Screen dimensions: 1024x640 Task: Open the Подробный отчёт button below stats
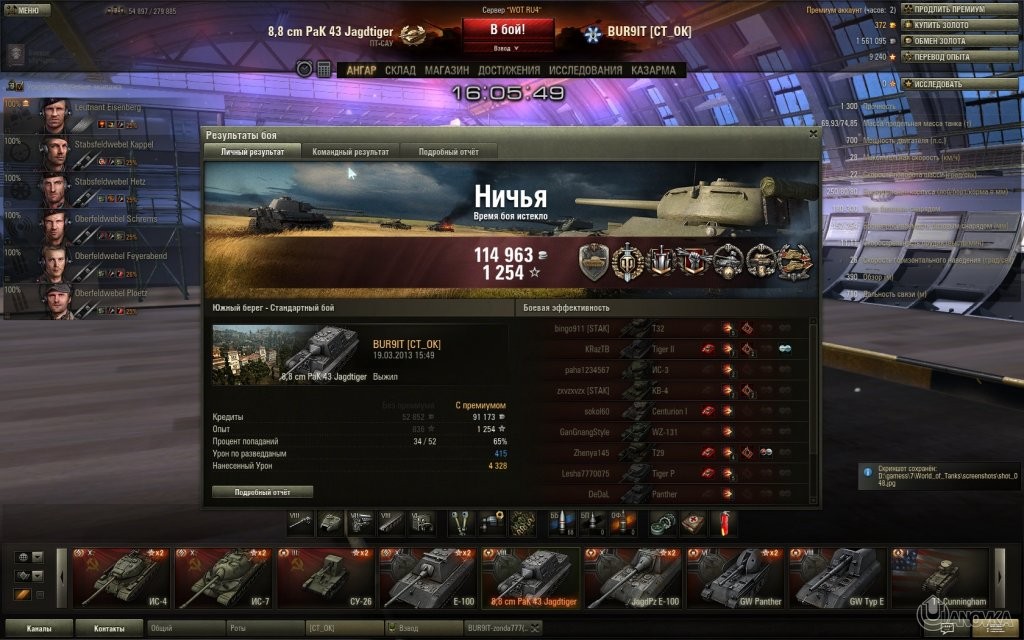click(262, 492)
